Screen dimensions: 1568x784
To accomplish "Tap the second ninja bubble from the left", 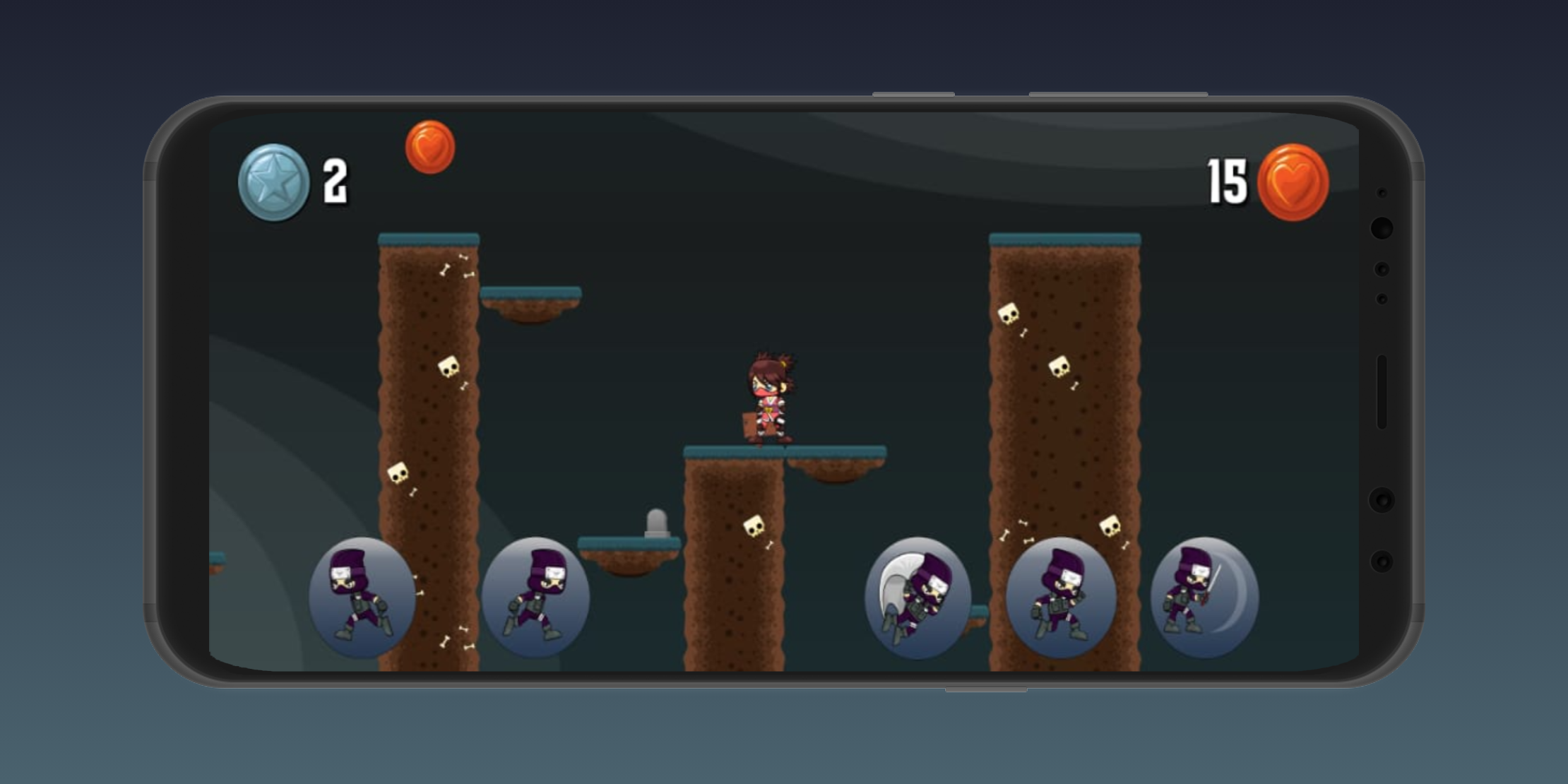I will tap(538, 600).
